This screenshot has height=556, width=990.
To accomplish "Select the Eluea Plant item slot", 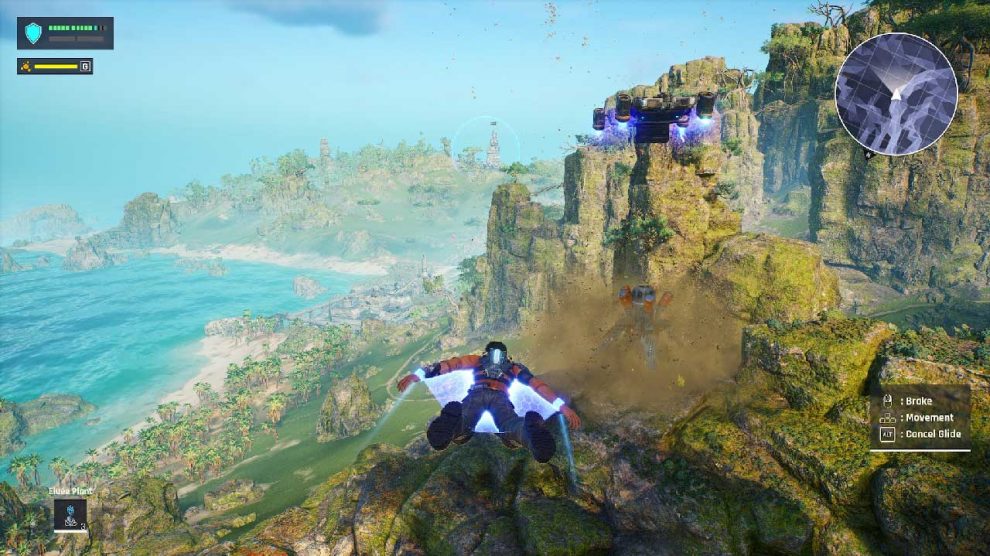I will pos(70,514).
